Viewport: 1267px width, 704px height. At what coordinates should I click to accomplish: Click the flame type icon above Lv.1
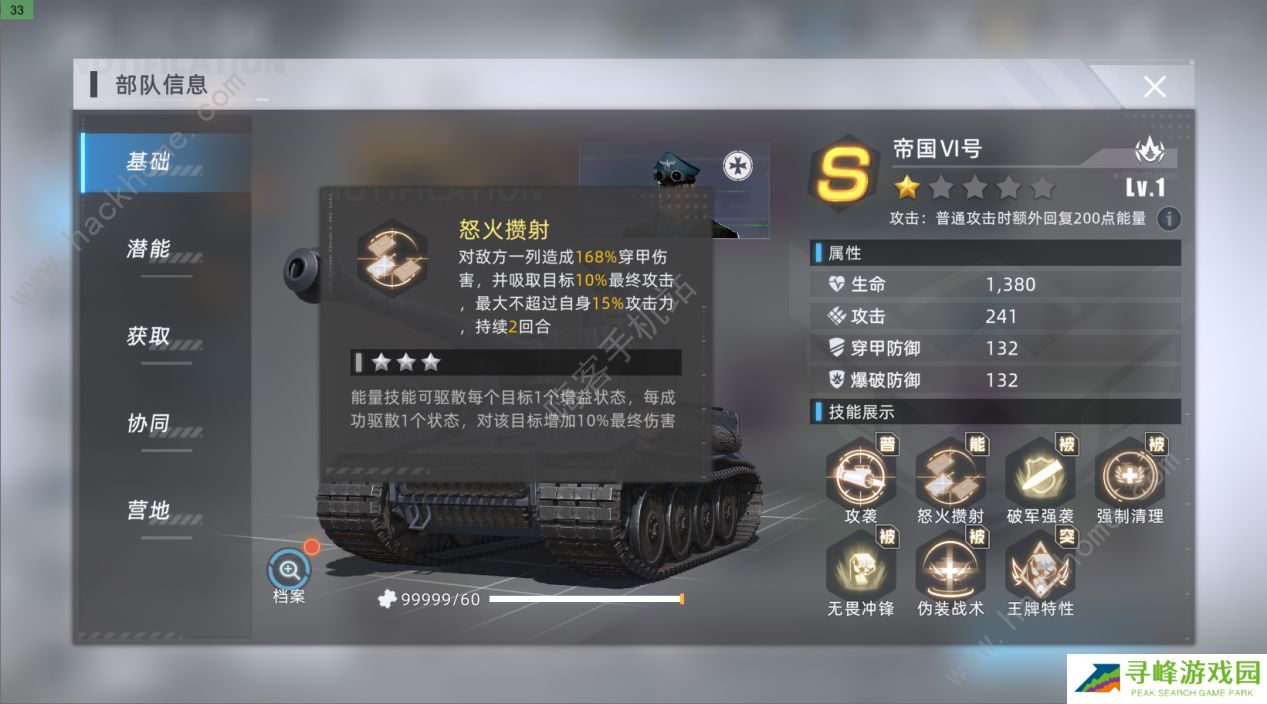click(x=1149, y=151)
